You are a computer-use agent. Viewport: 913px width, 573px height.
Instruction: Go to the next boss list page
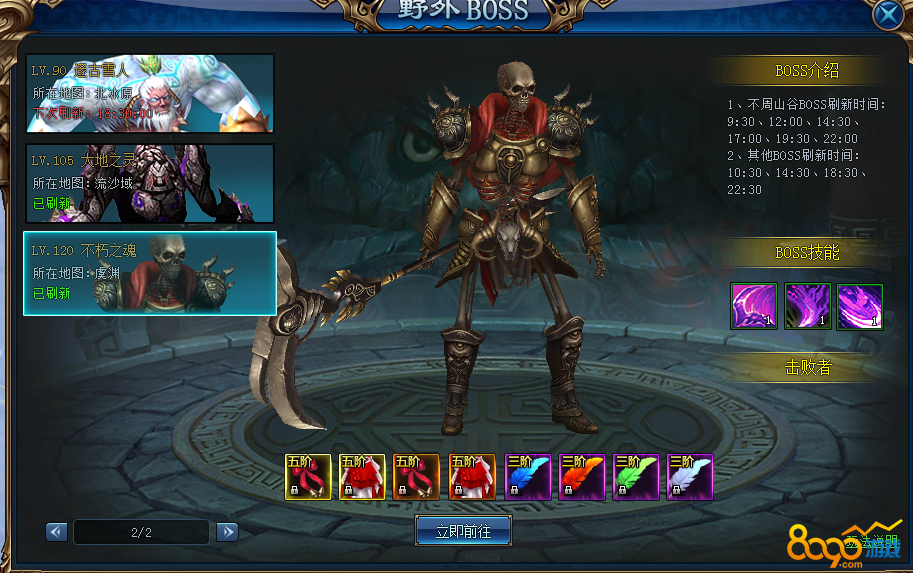[227, 532]
